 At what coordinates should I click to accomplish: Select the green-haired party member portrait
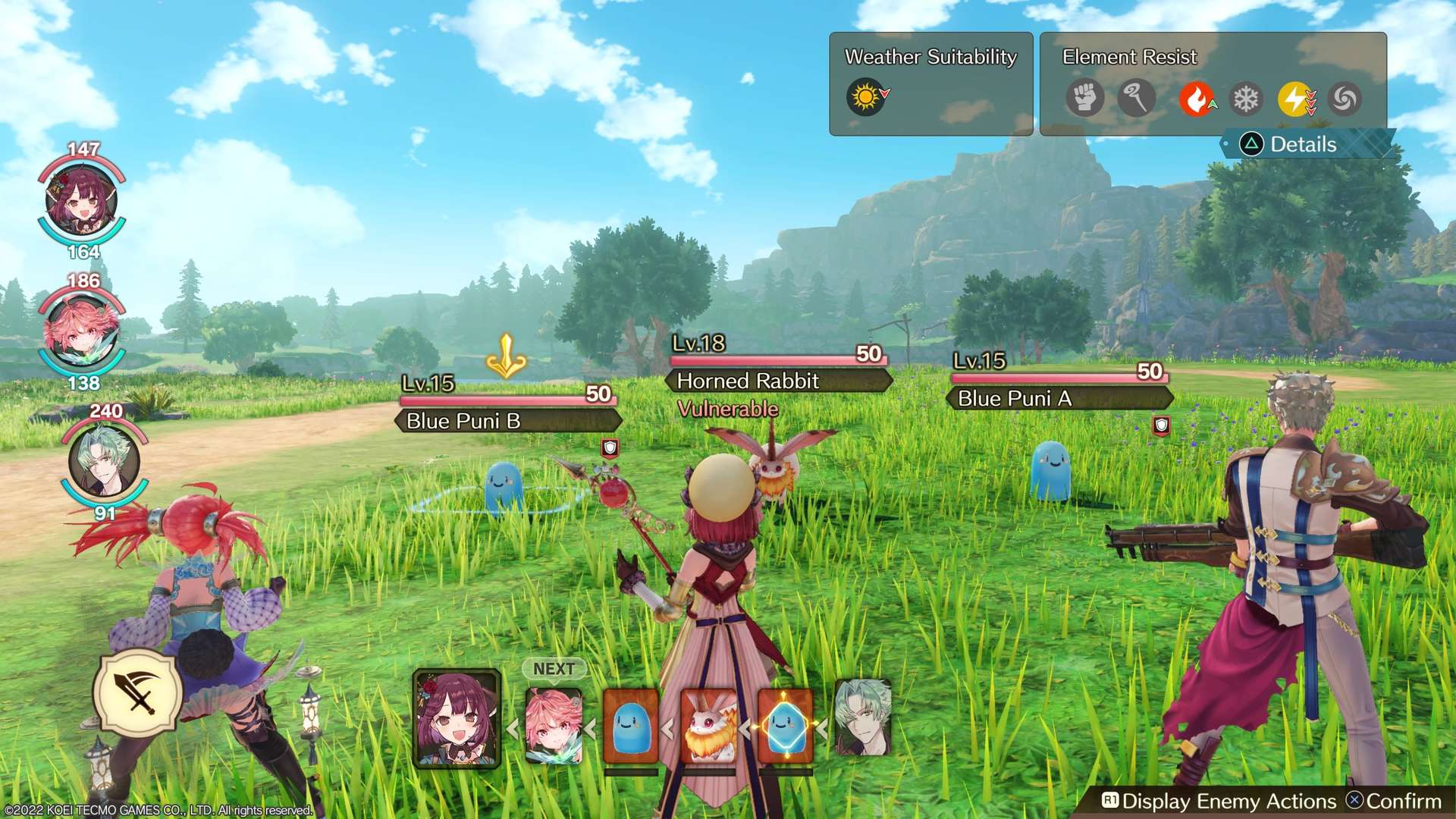(104, 461)
